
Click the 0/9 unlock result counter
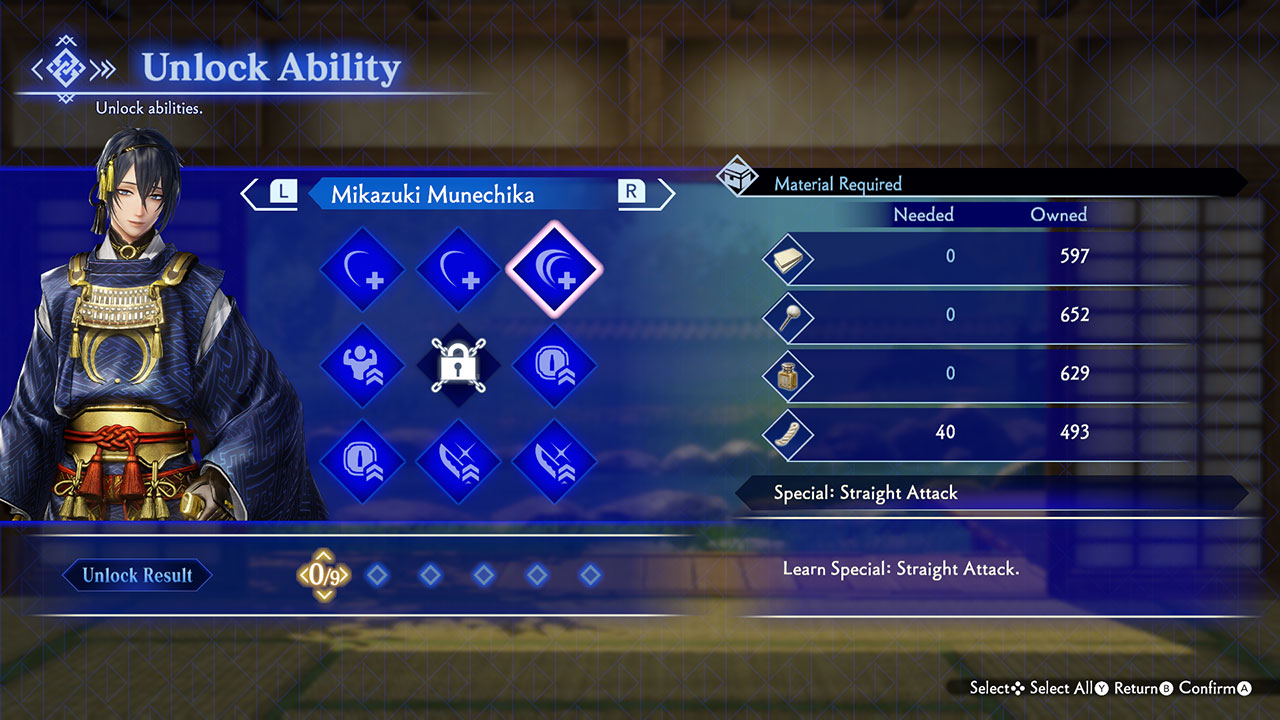[x=323, y=575]
